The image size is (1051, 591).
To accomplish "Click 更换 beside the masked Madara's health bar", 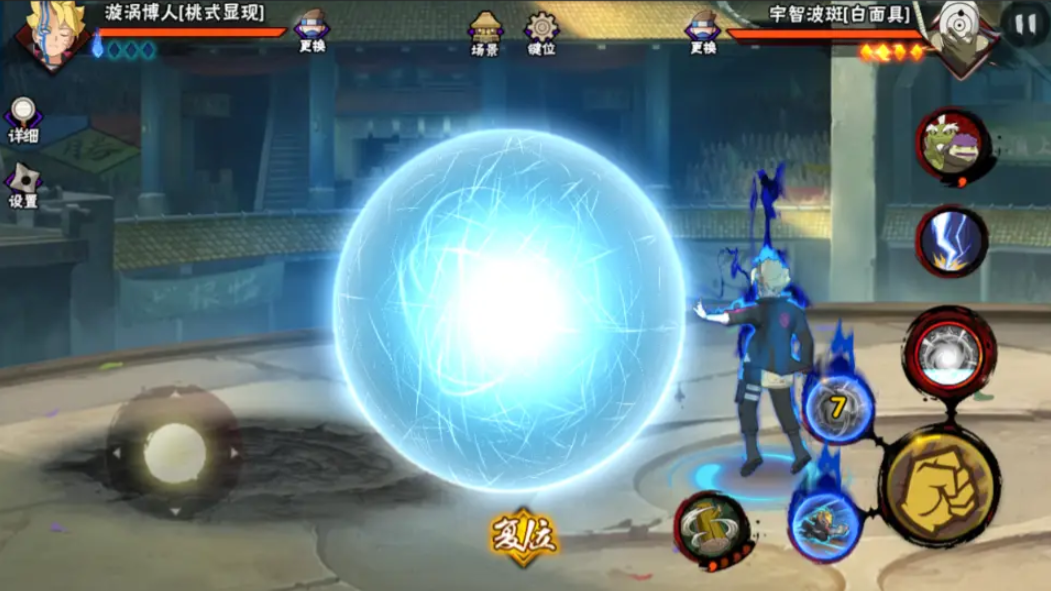I will 702,31.
